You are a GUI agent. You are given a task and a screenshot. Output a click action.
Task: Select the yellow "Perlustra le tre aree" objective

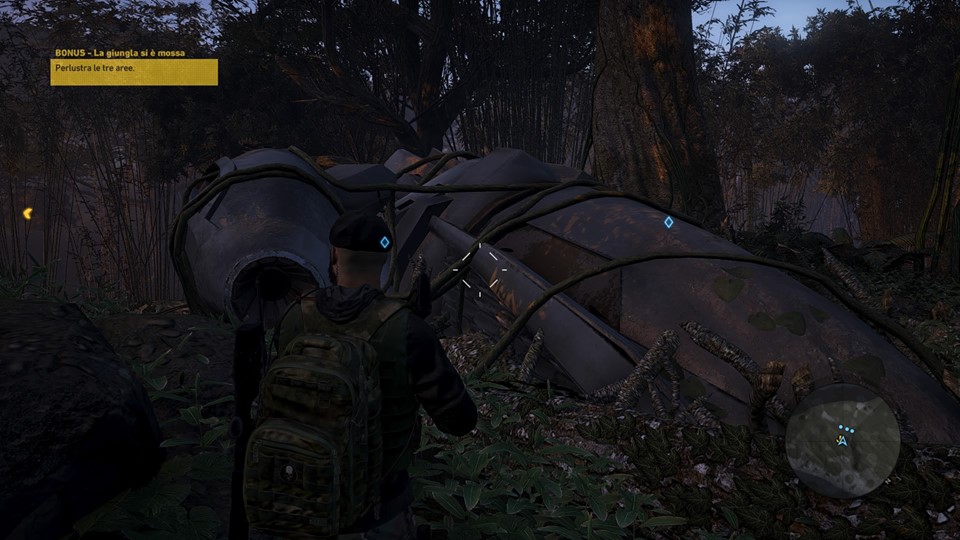pyautogui.click(x=134, y=72)
